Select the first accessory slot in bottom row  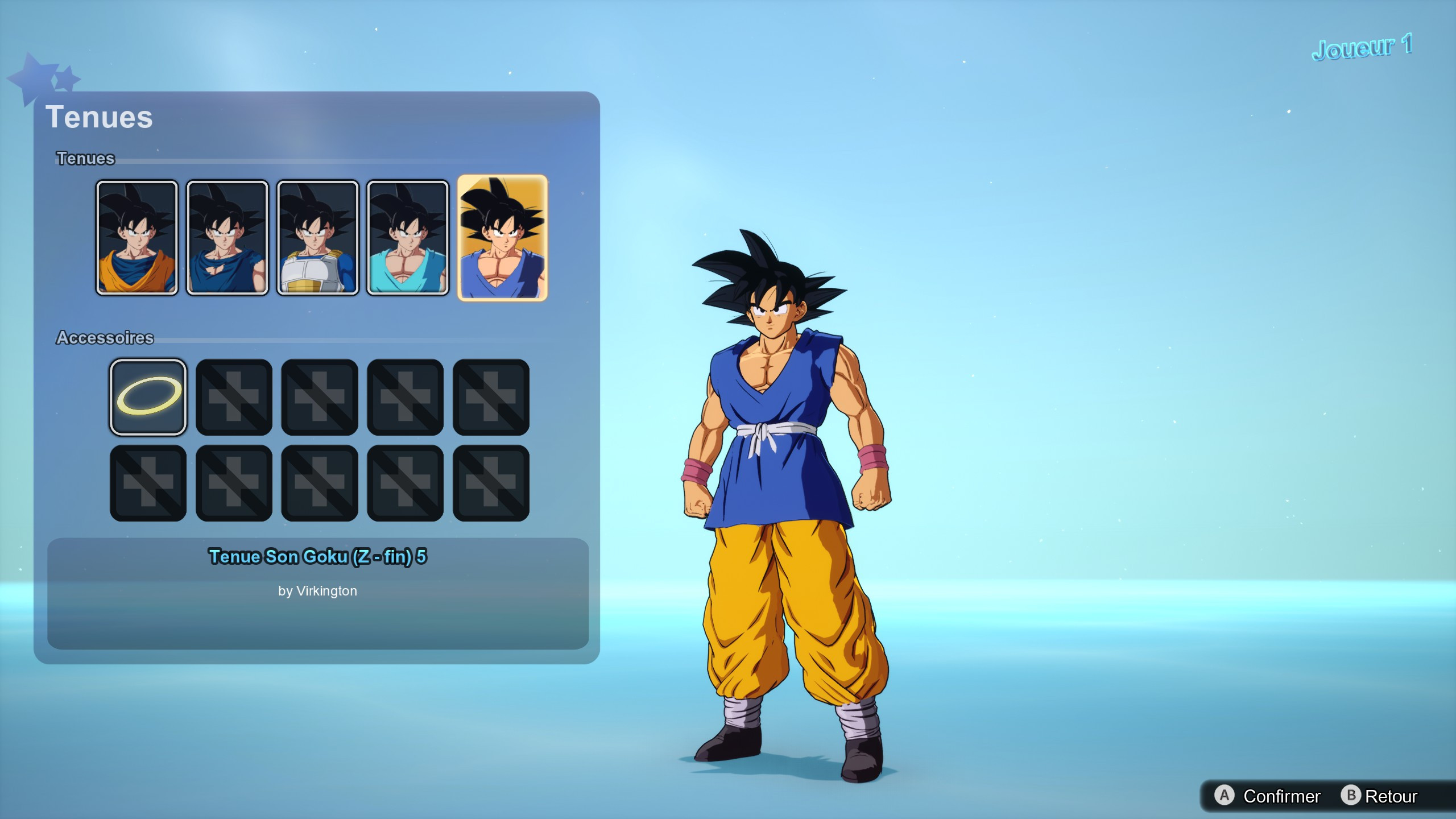click(148, 482)
